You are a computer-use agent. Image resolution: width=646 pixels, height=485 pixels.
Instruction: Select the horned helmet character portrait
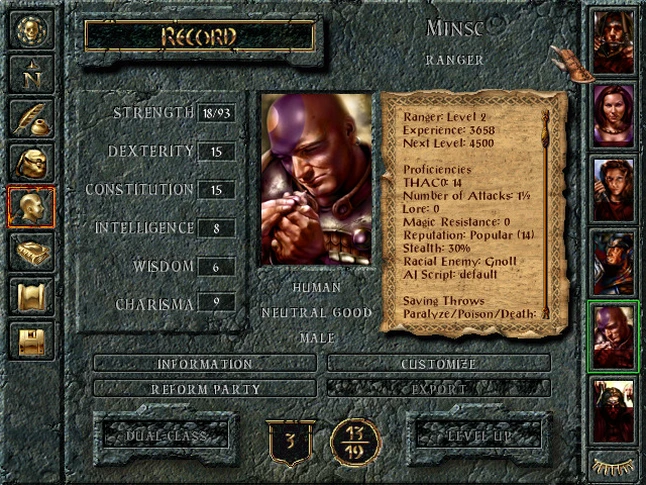pos(612,409)
